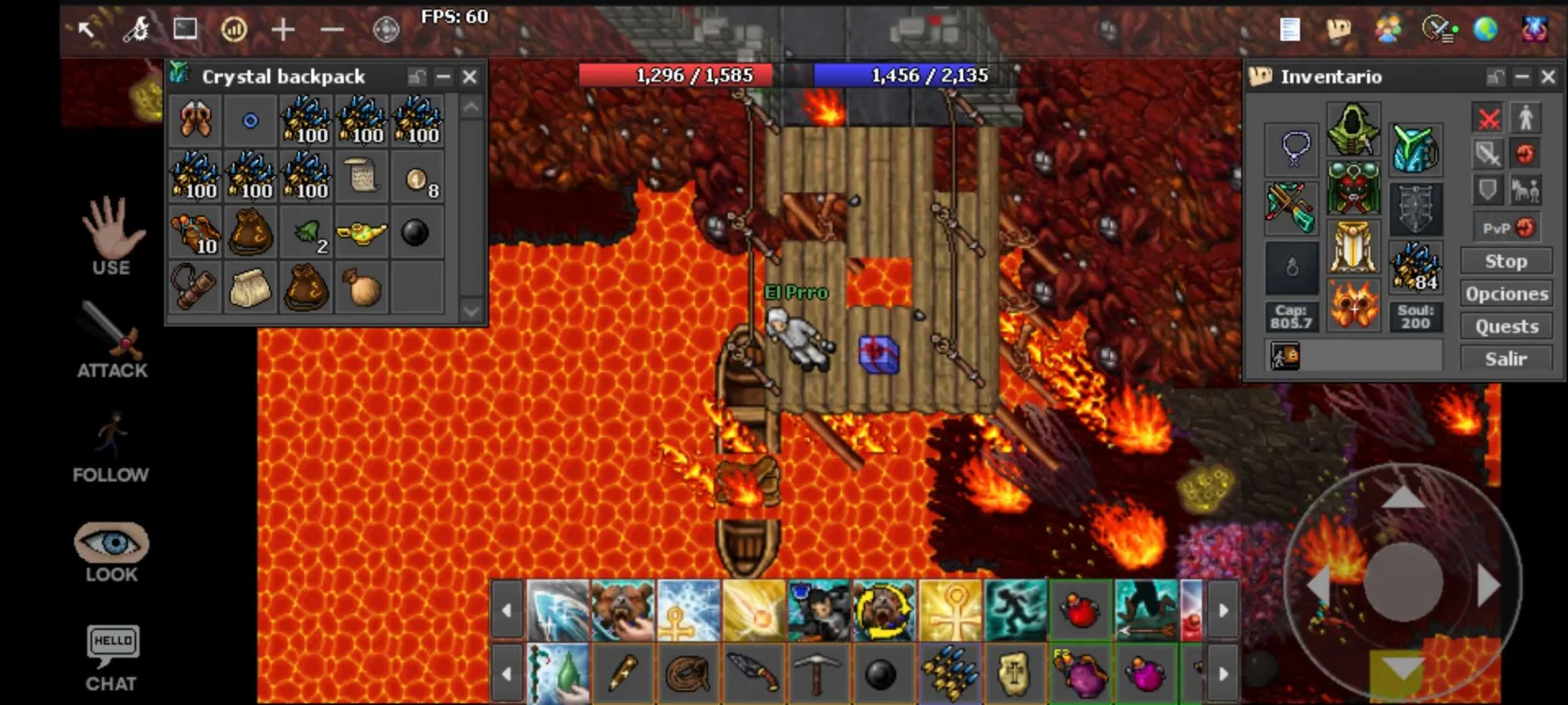Select the golden lamp in backpack

[x=362, y=232]
